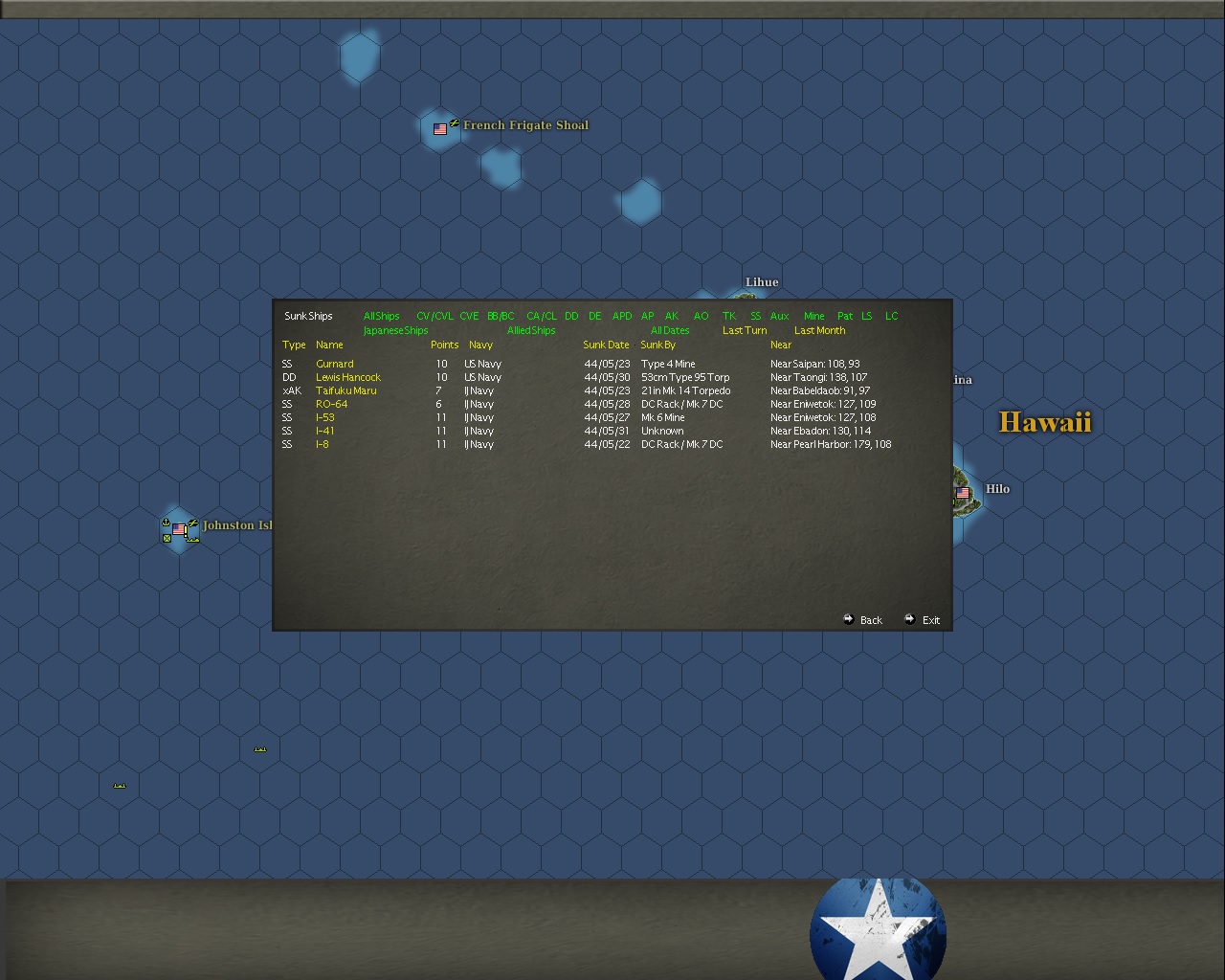Select the DD destroyer filter
The width and height of the screenshot is (1225, 980).
[571, 316]
